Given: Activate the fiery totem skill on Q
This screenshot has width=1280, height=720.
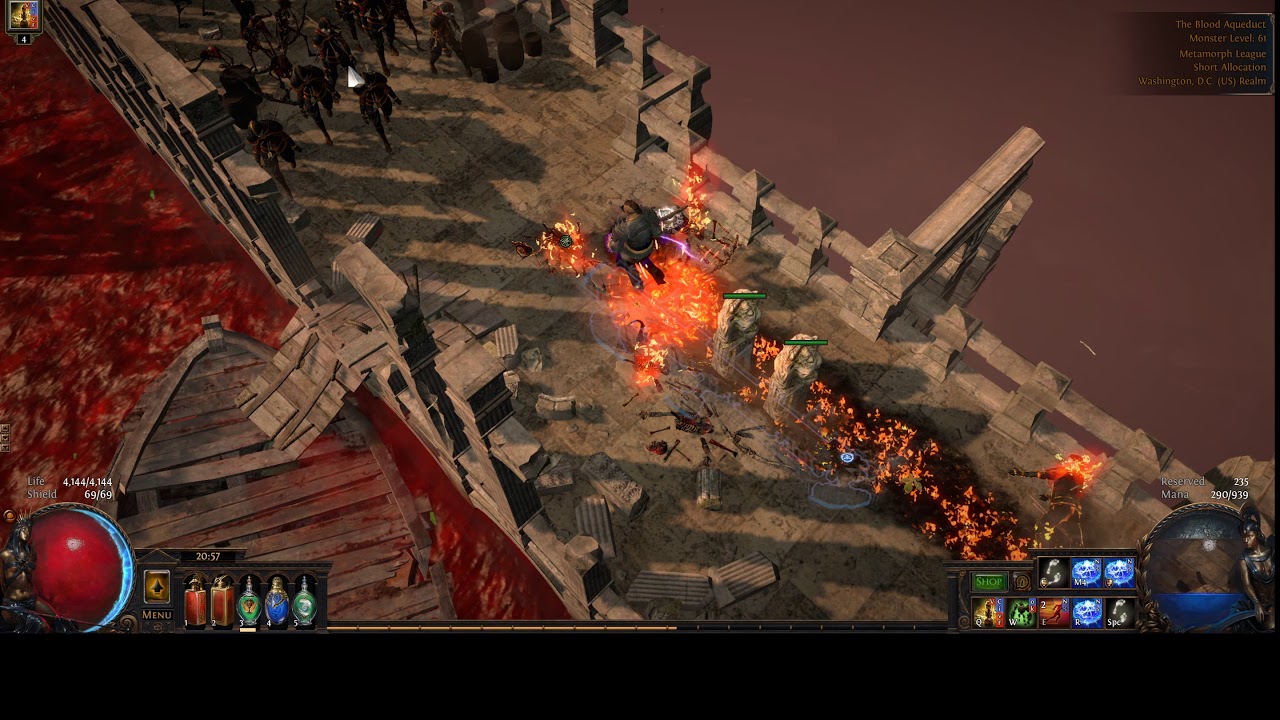Looking at the screenshot, I should pos(988,612).
